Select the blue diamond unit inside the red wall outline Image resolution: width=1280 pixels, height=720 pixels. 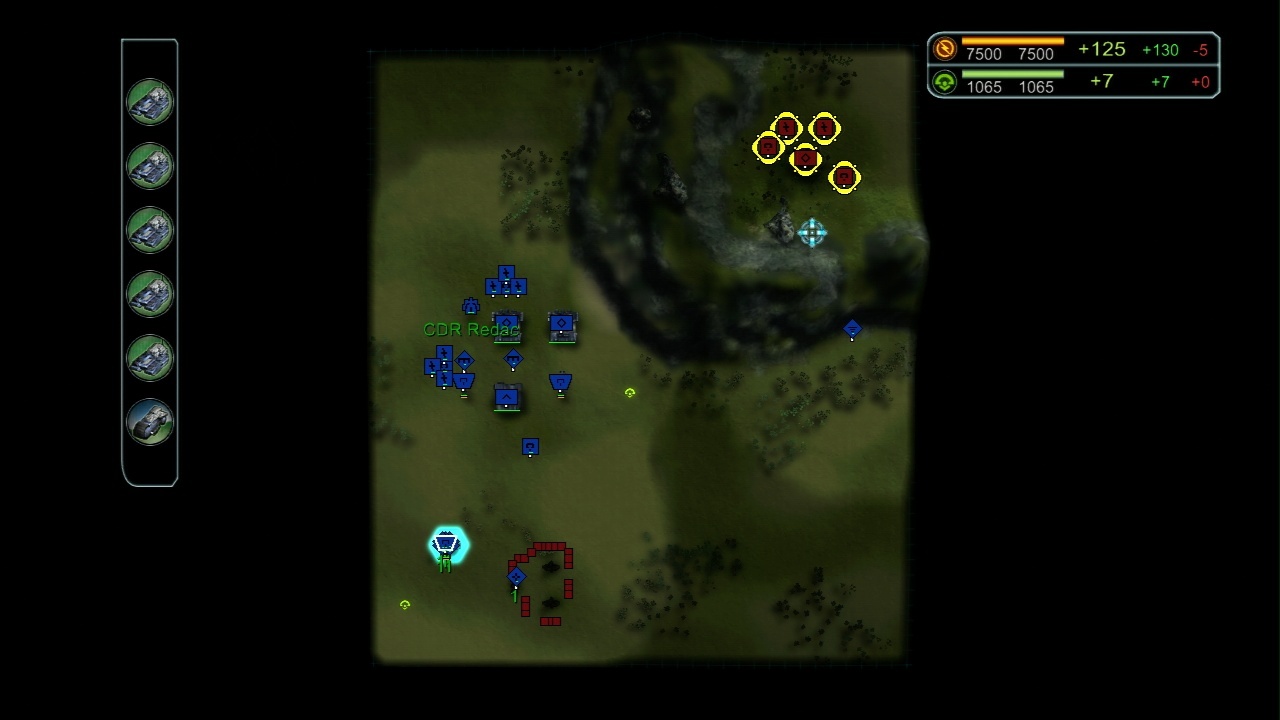516,576
